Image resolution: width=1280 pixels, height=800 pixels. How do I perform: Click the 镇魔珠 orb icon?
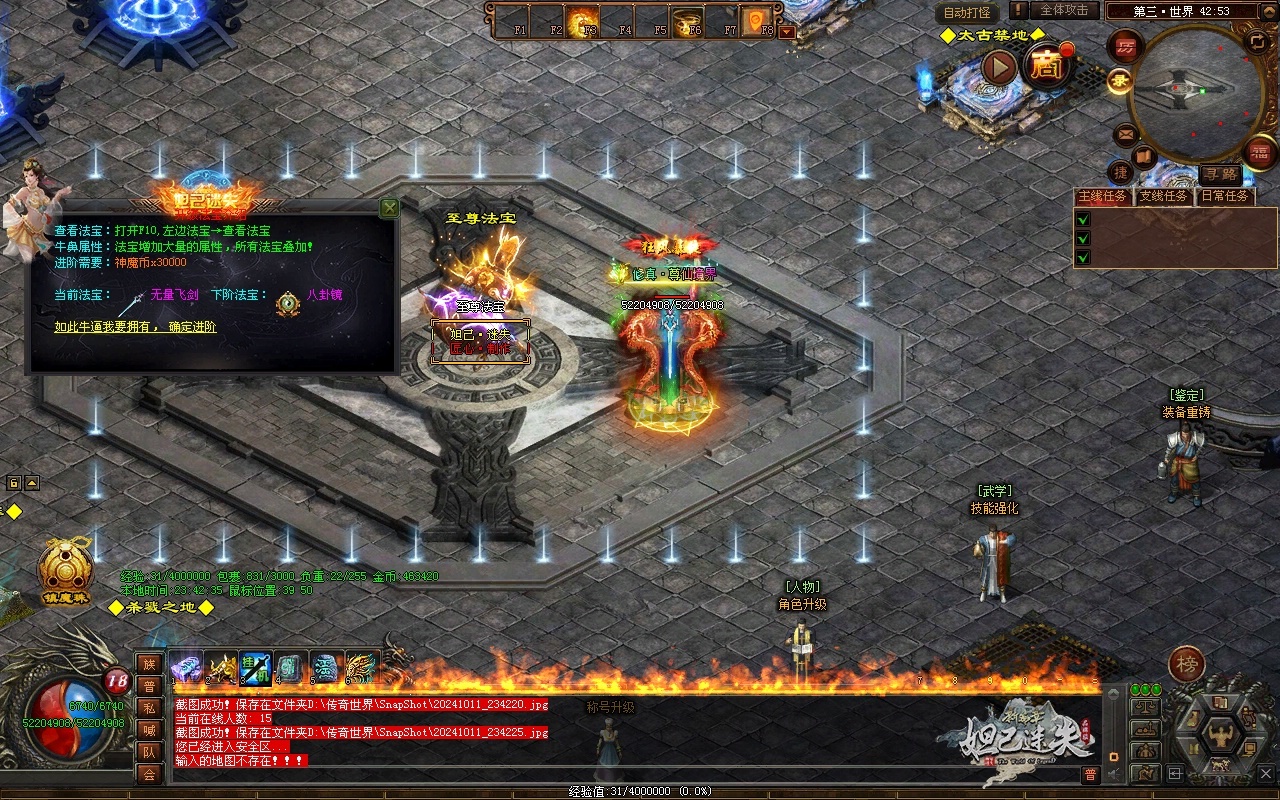pos(65,568)
